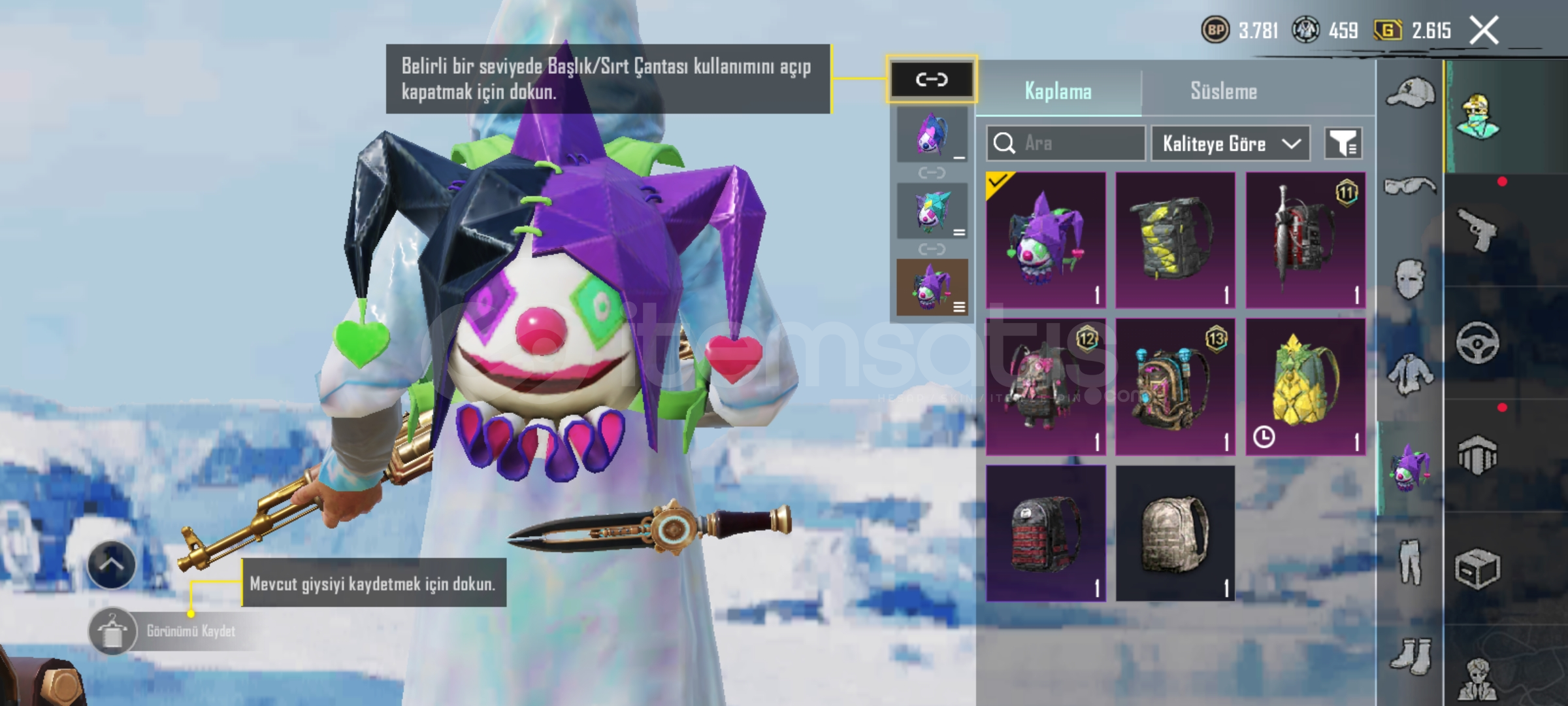Close the inventory with the X button

point(1484,31)
